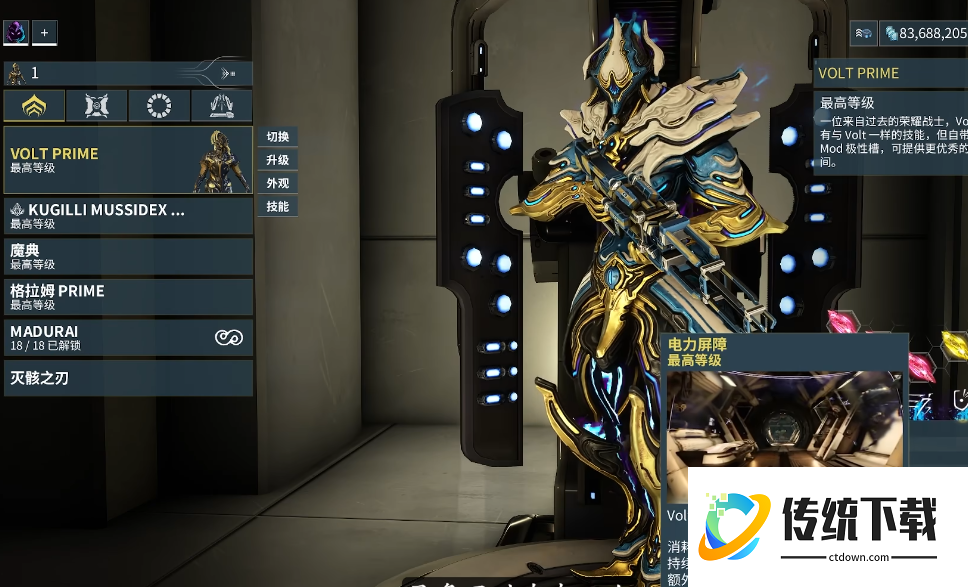Open the segmented ring gear tab

158,105
